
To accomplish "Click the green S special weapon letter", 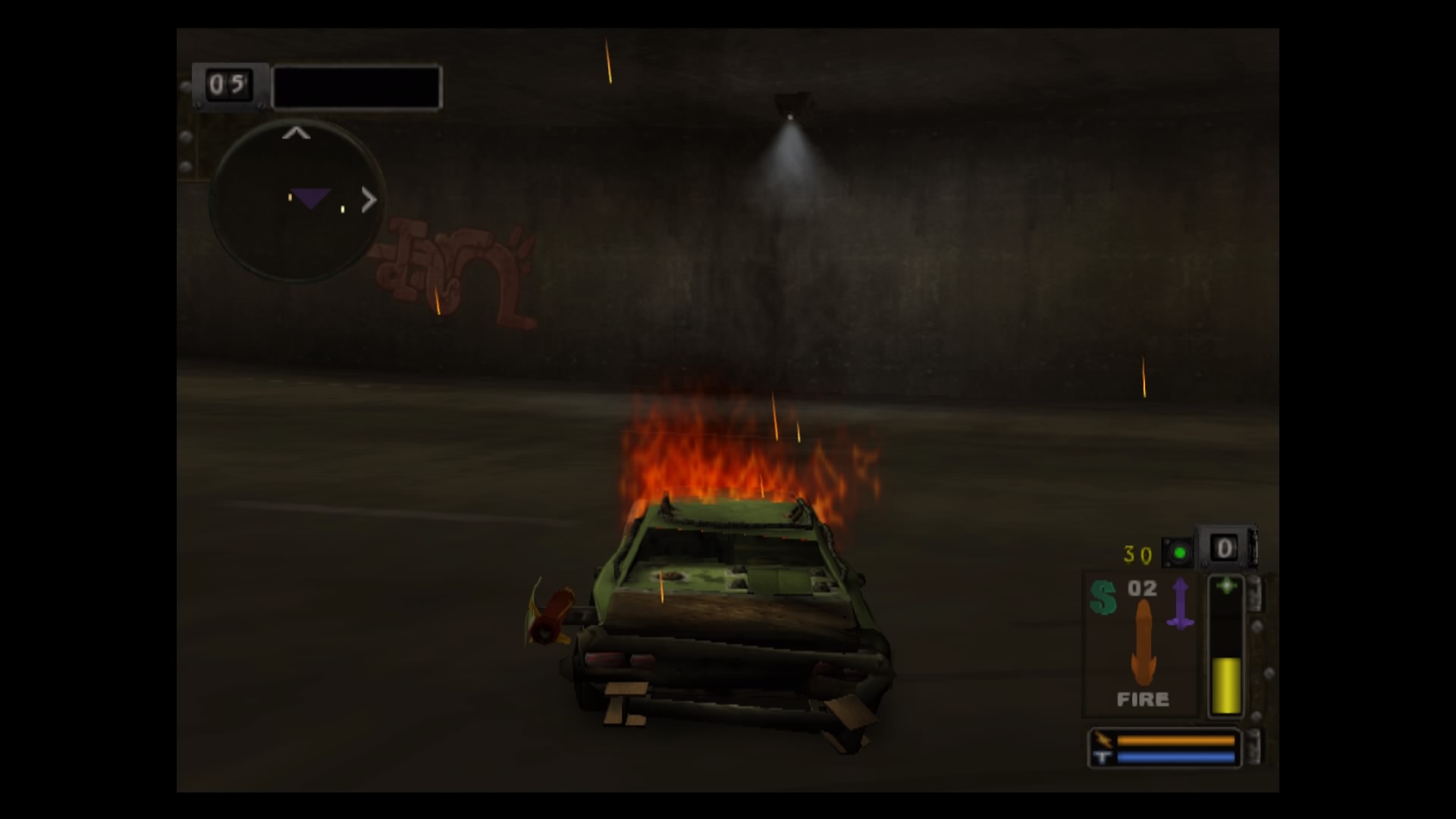I will click(x=1103, y=597).
